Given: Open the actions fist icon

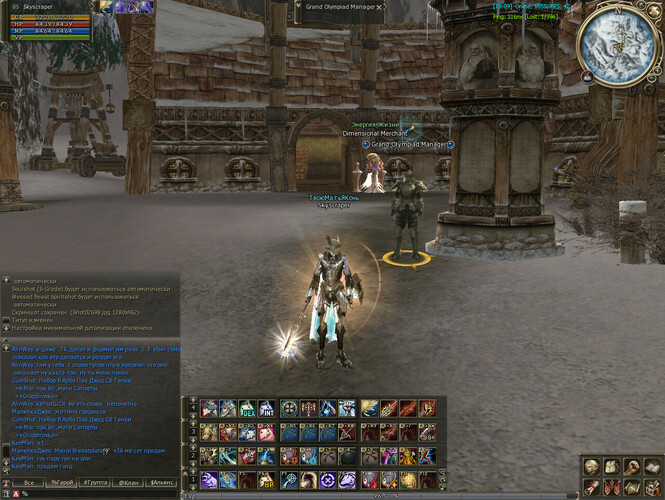Looking at the screenshot, I should point(630,467).
